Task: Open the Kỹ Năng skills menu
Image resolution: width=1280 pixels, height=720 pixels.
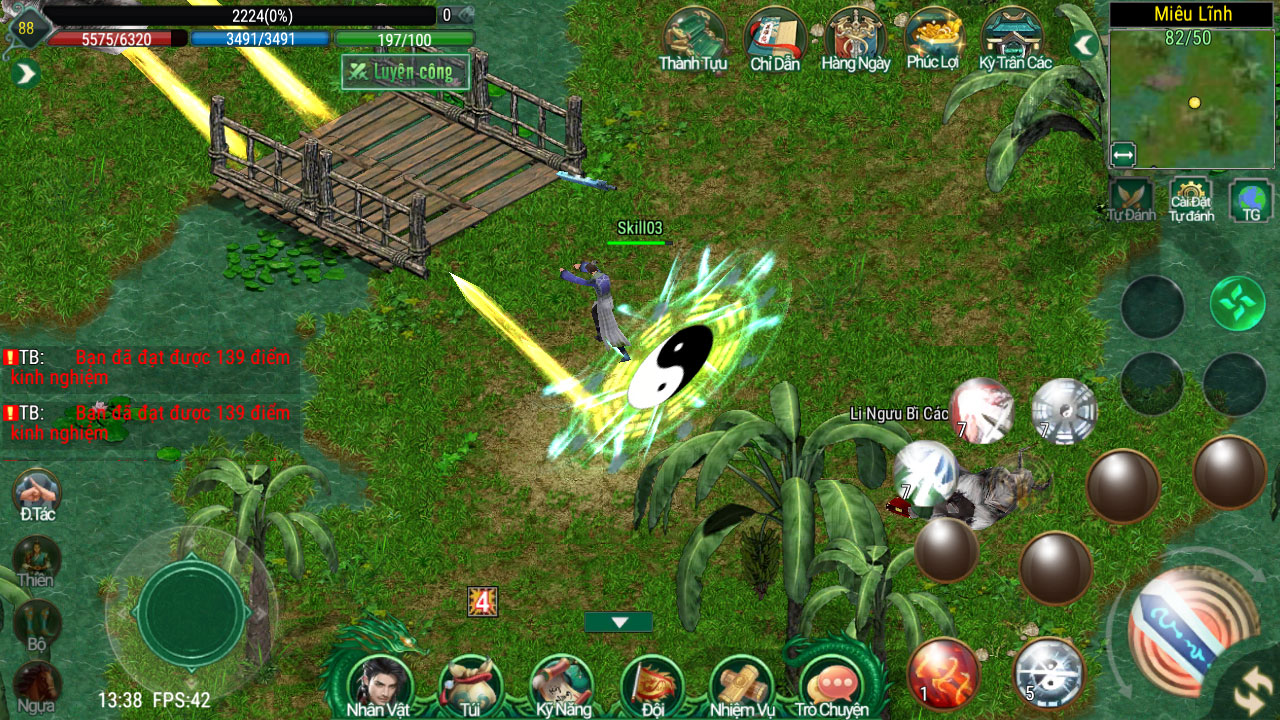Action: (562, 682)
